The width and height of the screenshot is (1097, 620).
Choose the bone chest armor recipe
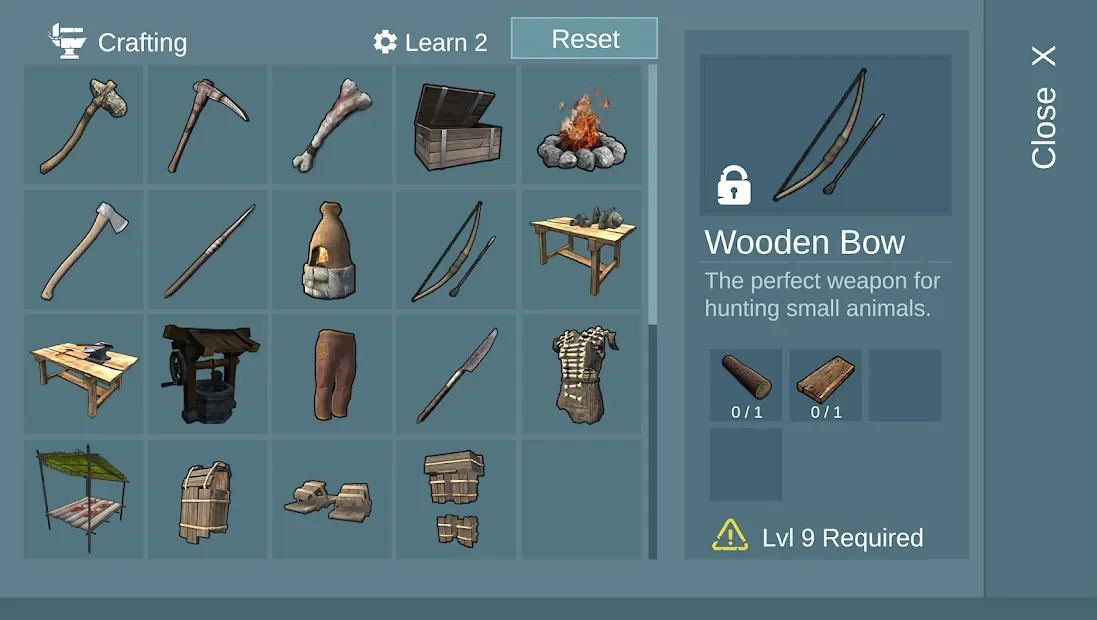[581, 374]
